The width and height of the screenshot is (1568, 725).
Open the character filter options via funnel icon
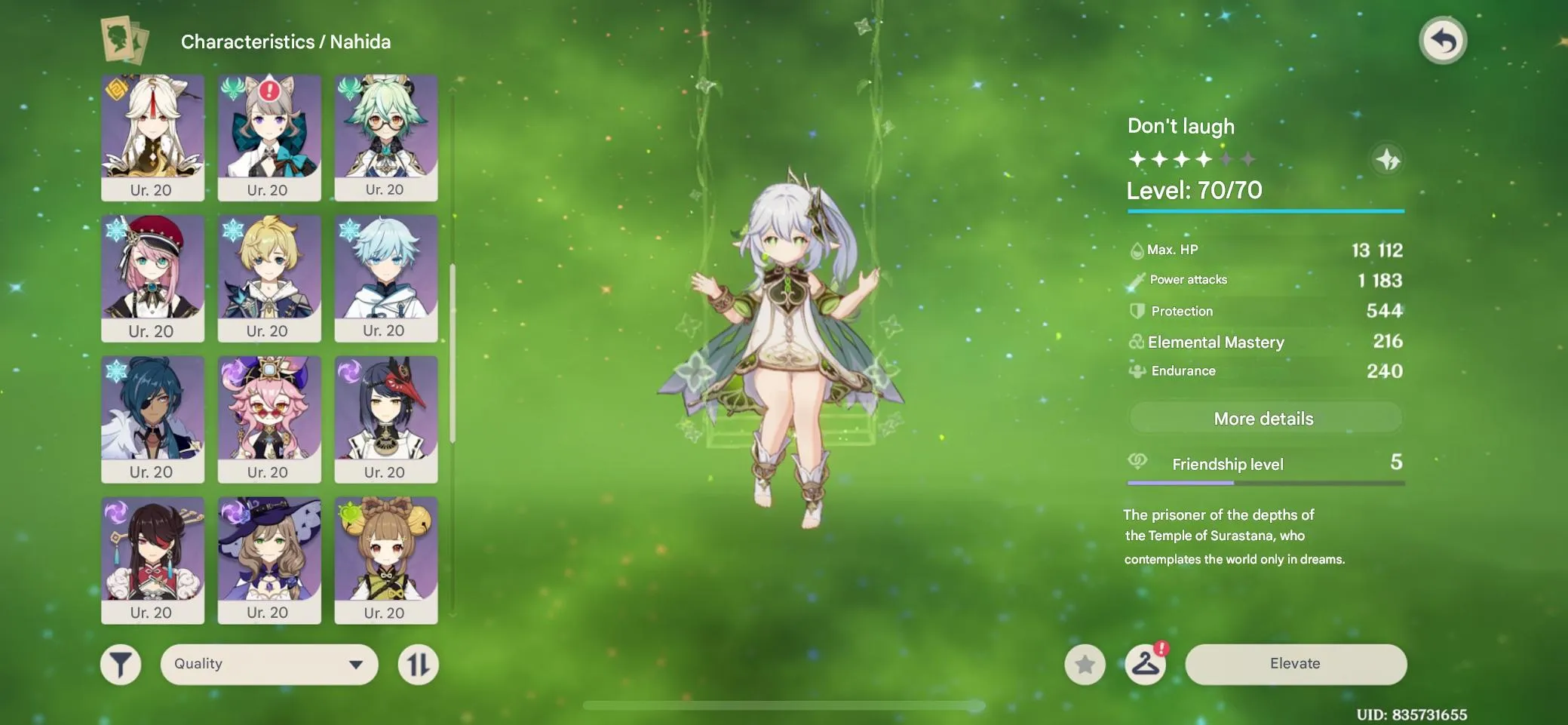(121, 664)
